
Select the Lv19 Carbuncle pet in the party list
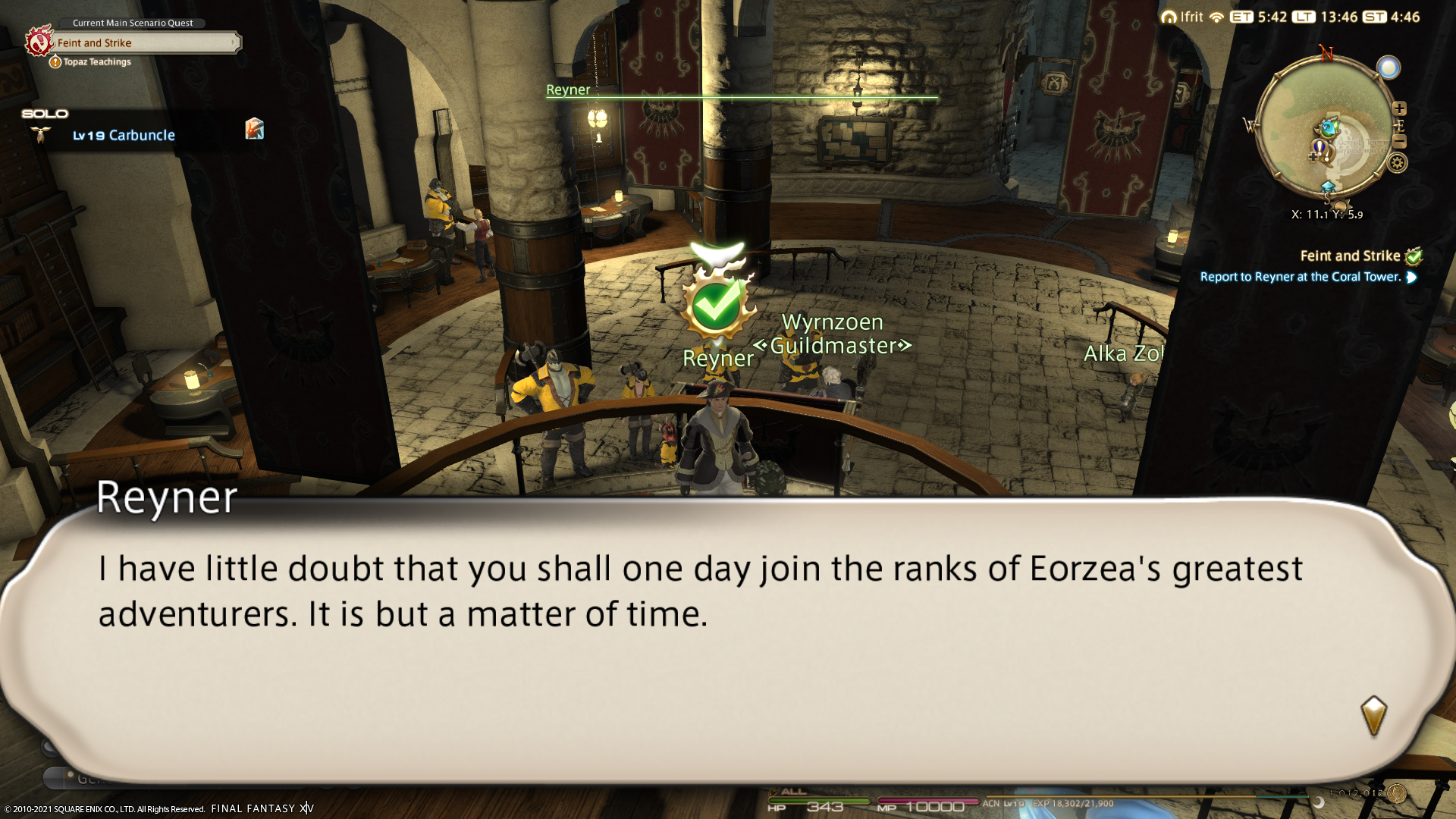coord(124,135)
